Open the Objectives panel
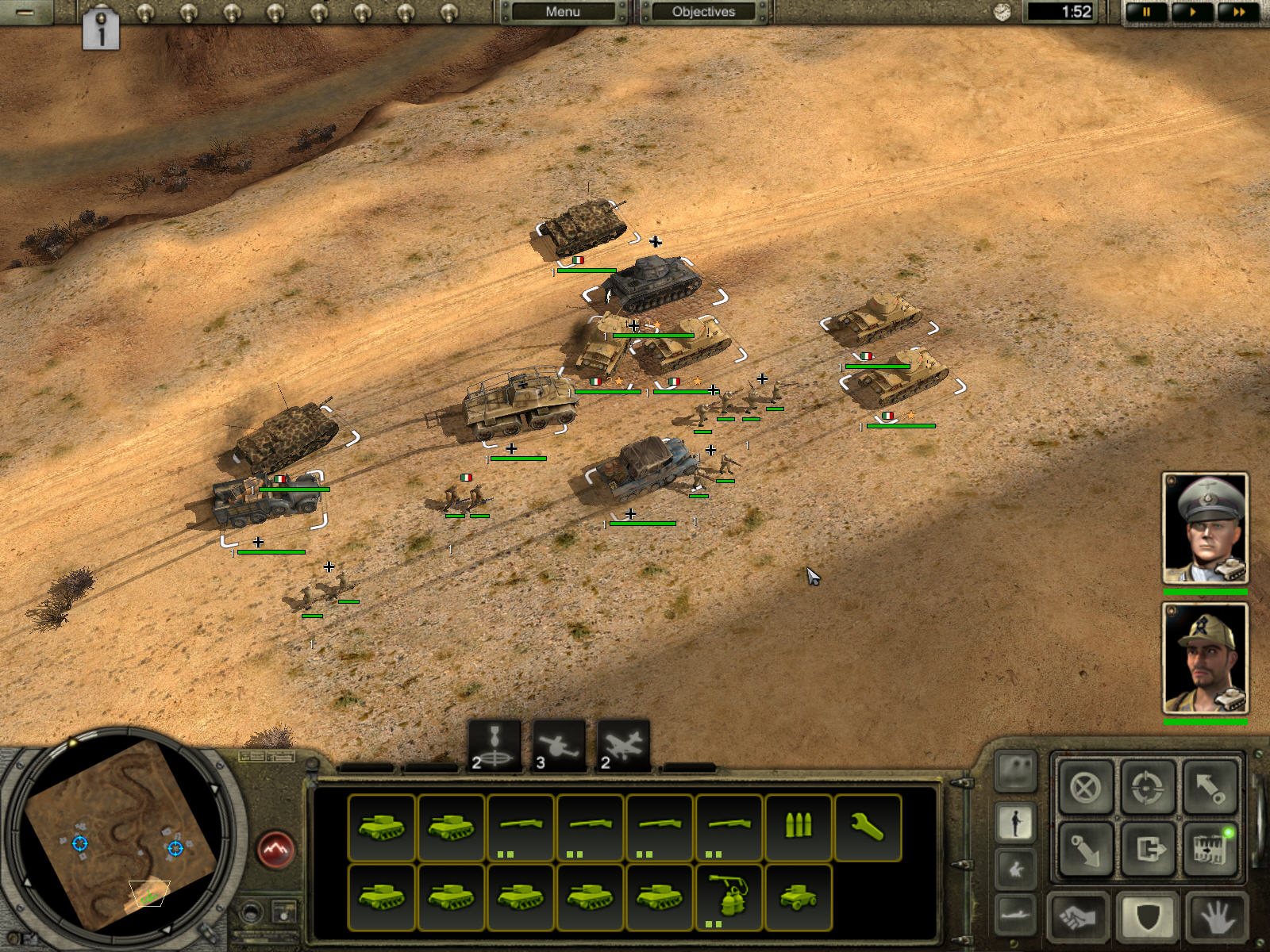 click(x=703, y=12)
